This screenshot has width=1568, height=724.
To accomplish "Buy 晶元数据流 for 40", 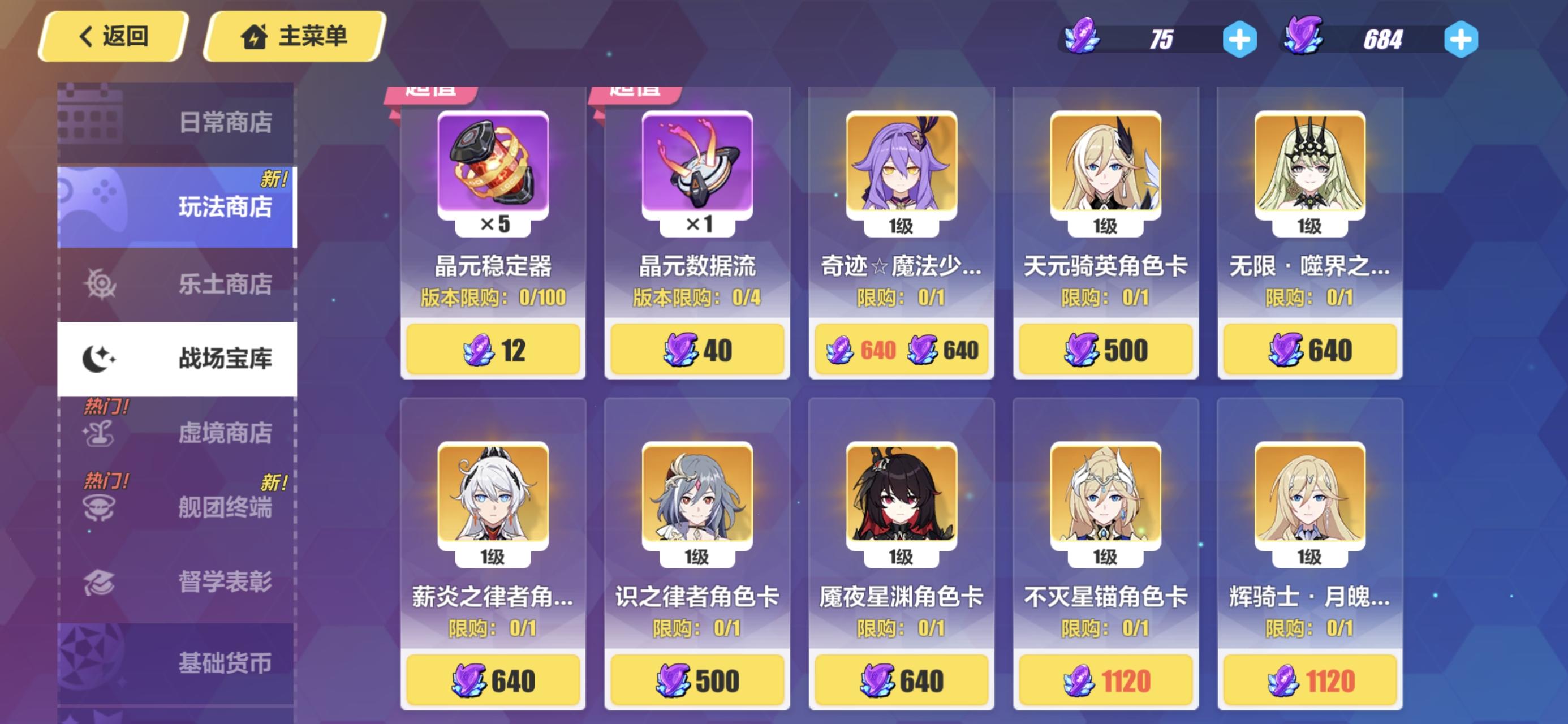I will pos(697,348).
